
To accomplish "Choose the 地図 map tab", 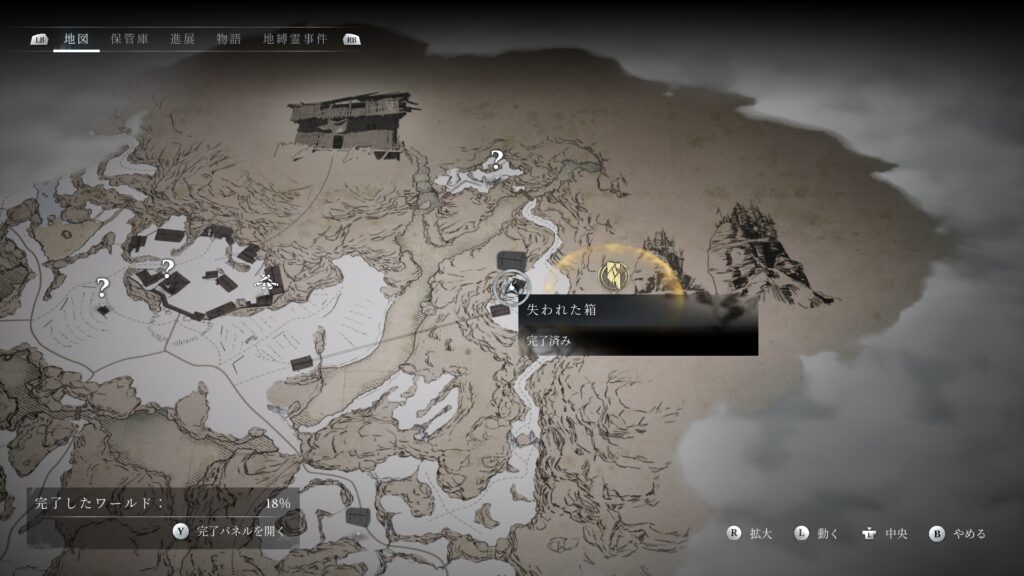I will [x=76, y=39].
